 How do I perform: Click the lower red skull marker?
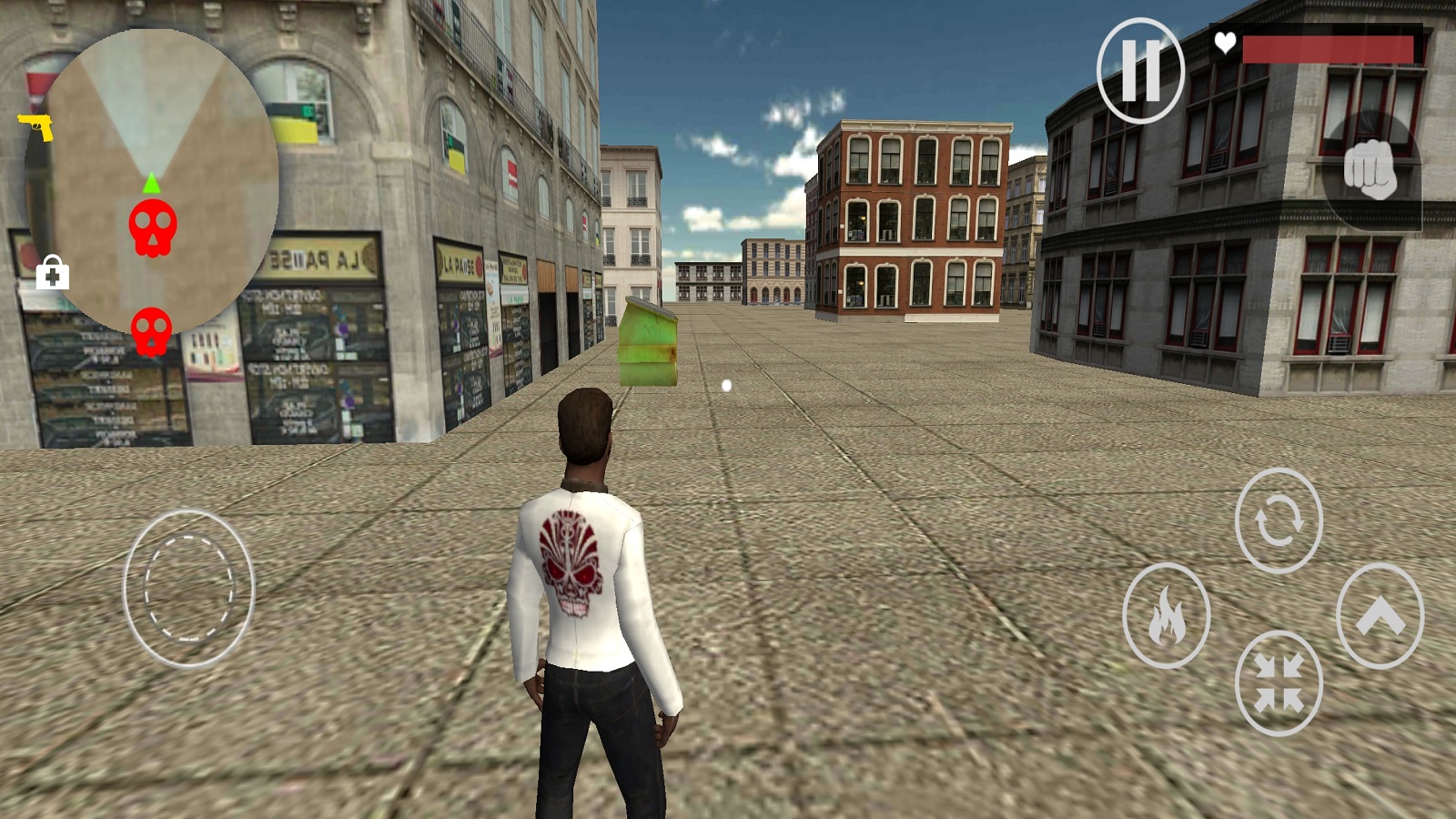point(151,330)
